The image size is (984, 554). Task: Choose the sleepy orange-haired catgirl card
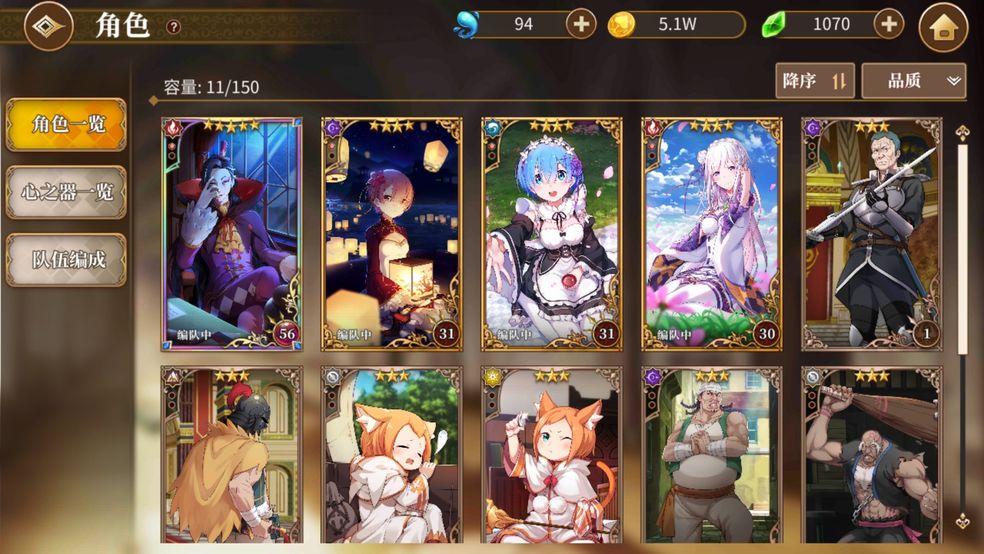(x=392, y=456)
